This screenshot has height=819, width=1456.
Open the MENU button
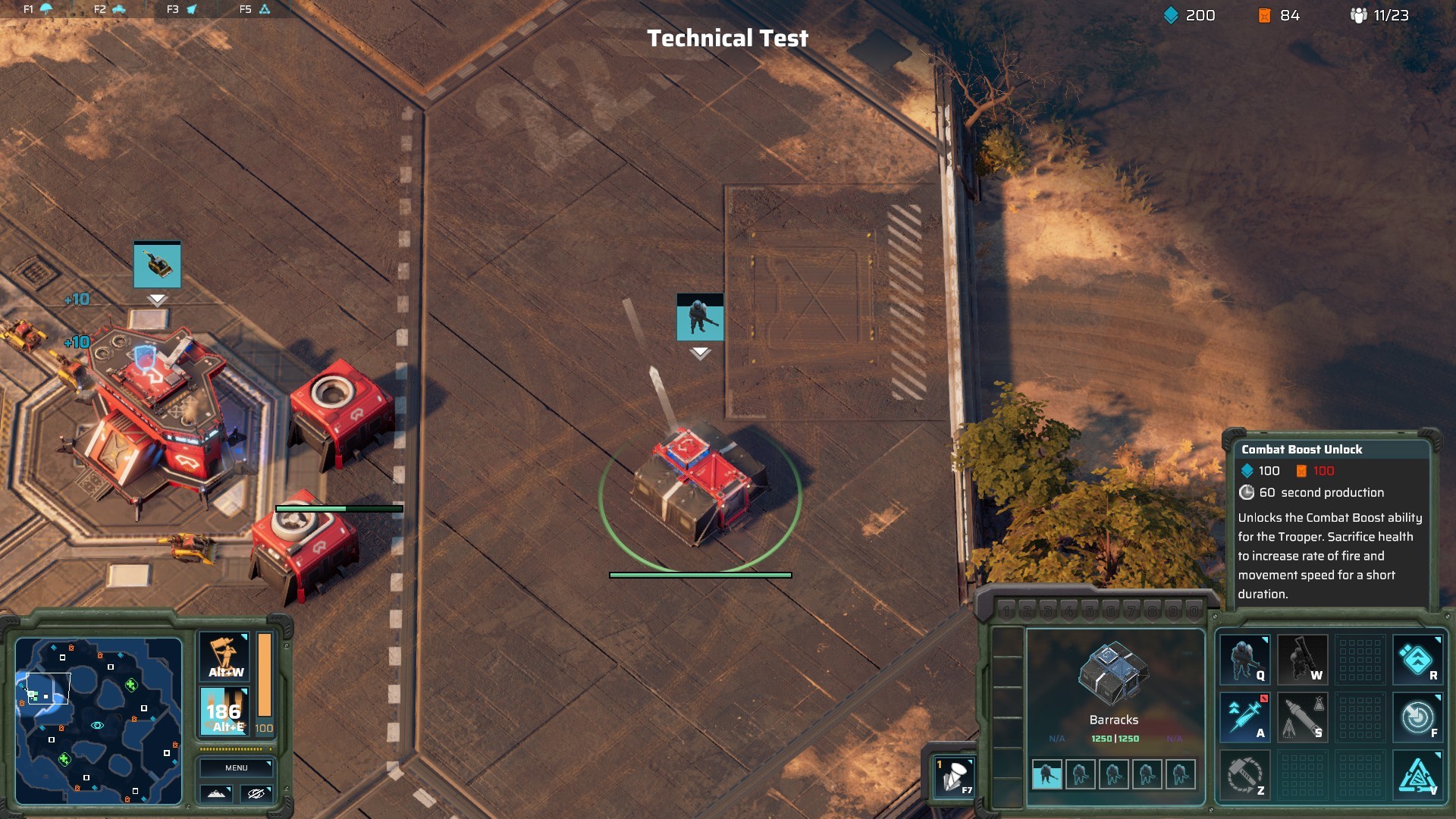[x=236, y=767]
